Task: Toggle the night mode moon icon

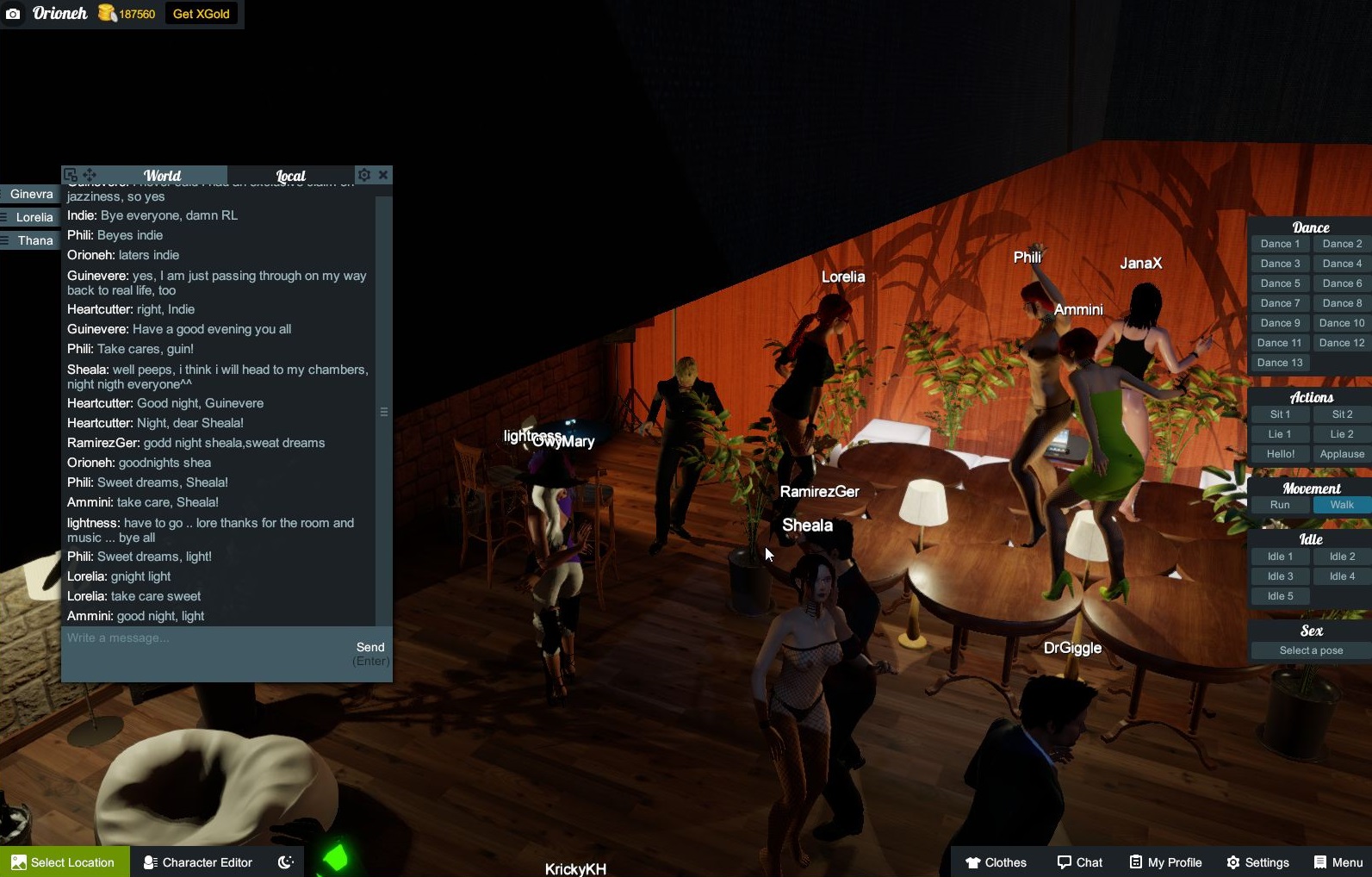Action: pos(286,862)
